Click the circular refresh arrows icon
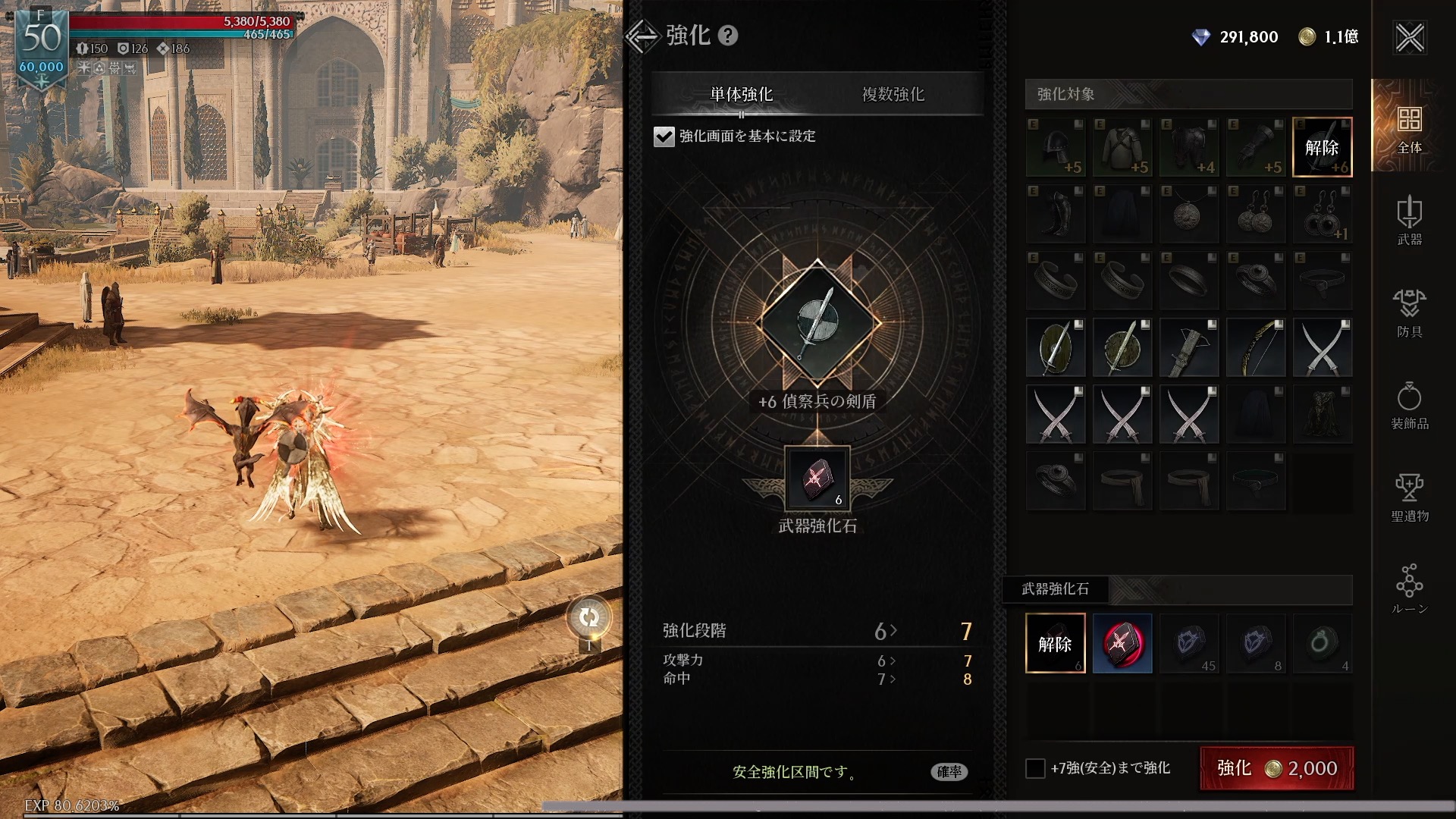Viewport: 1456px width, 819px height. 588,618
